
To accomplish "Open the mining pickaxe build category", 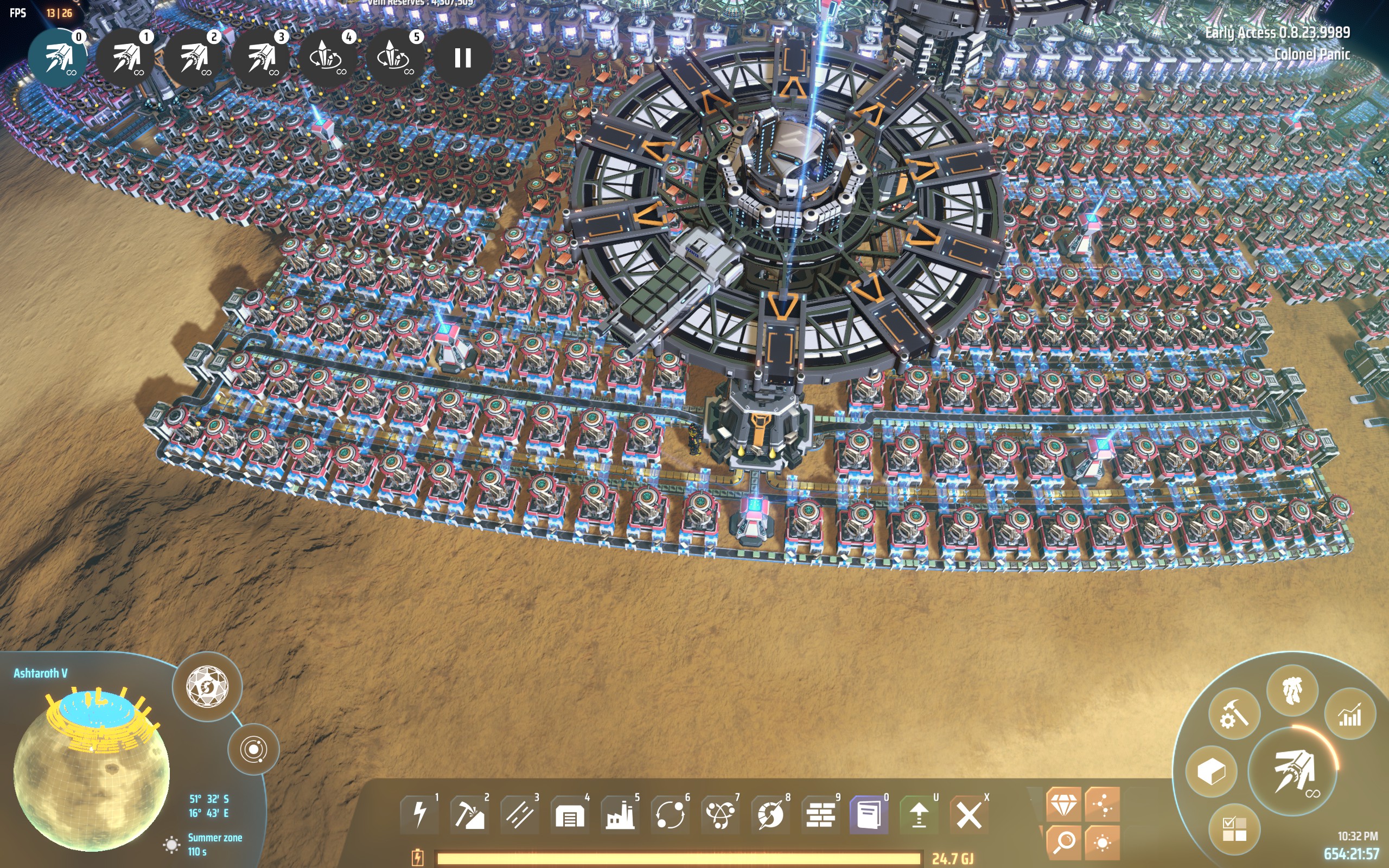I will coord(469,814).
